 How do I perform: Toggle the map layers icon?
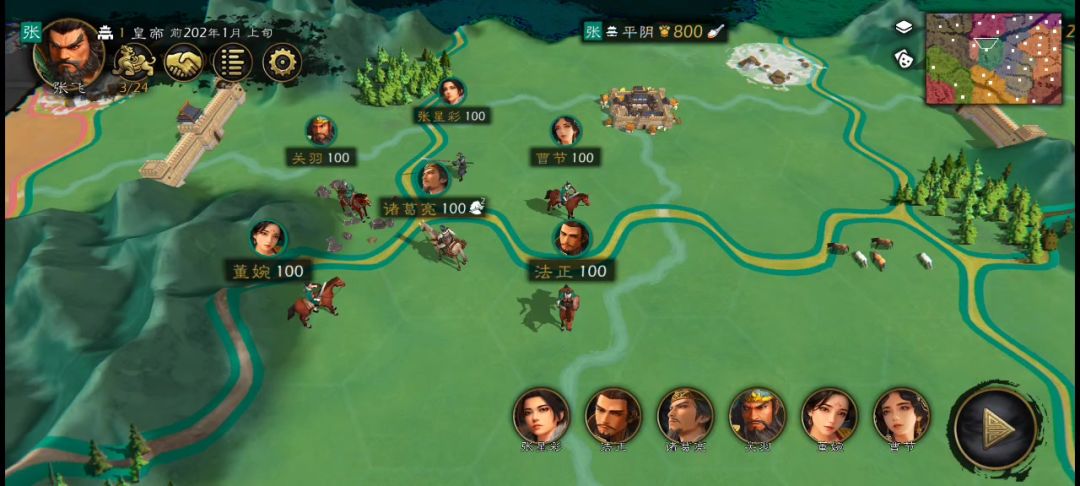coord(904,27)
